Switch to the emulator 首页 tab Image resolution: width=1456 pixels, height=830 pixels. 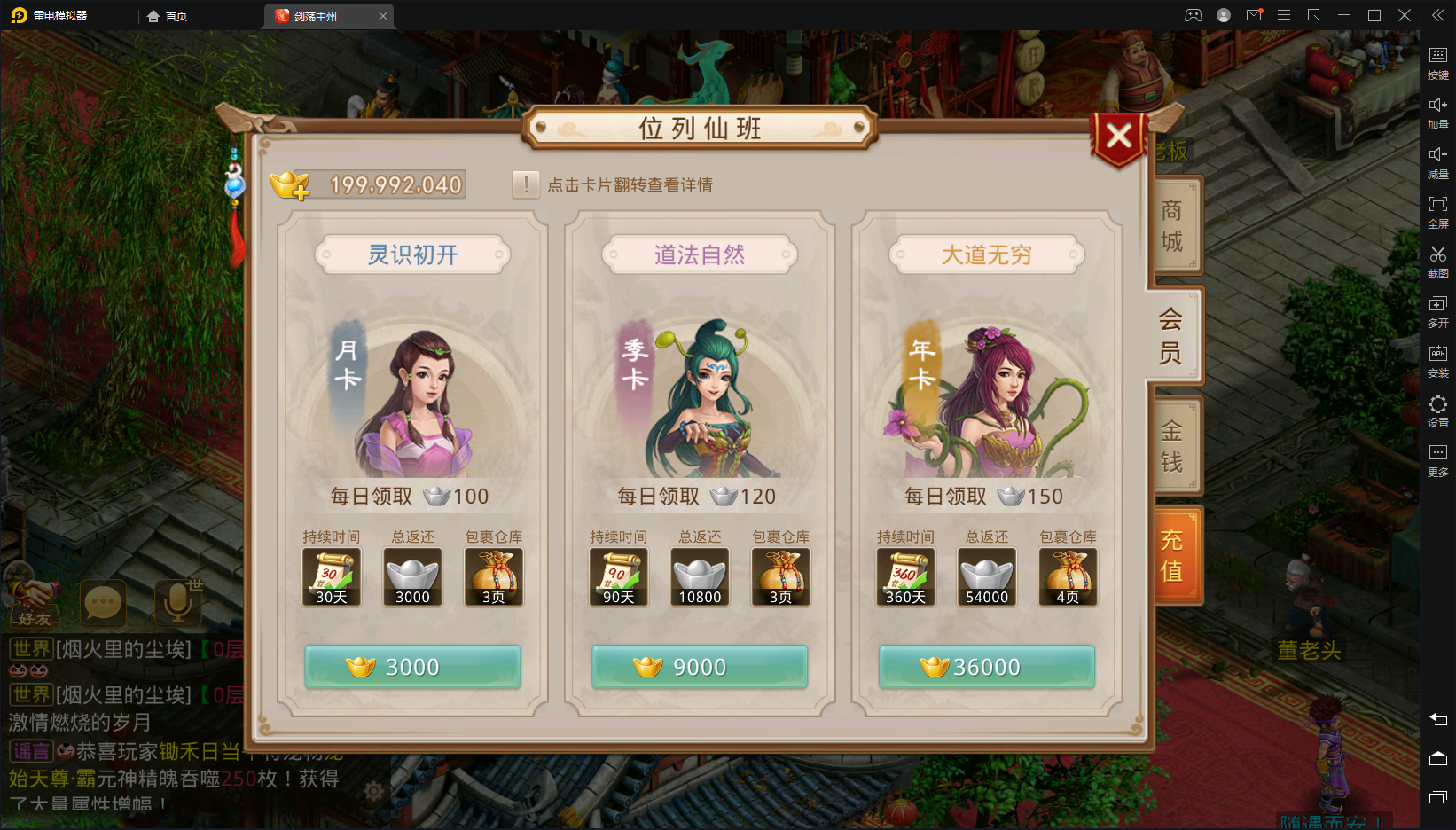[x=168, y=16]
